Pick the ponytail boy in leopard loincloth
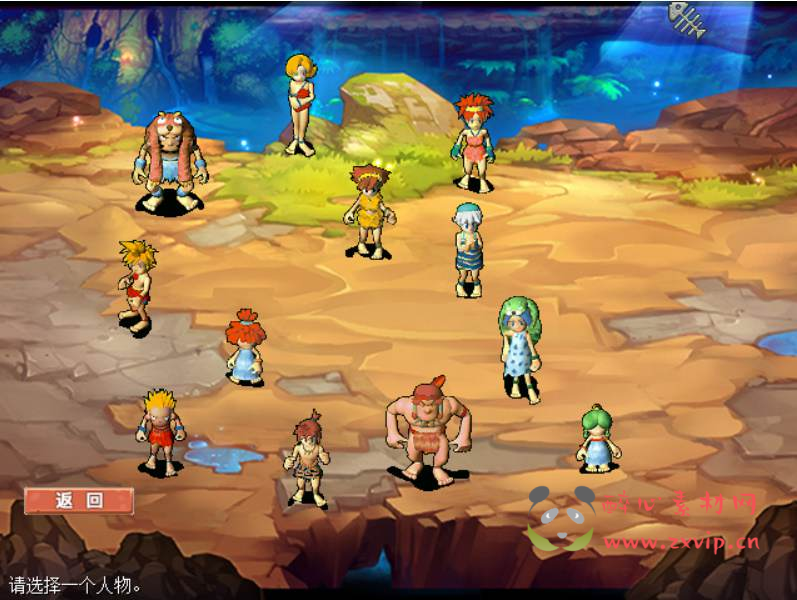 pos(309,458)
